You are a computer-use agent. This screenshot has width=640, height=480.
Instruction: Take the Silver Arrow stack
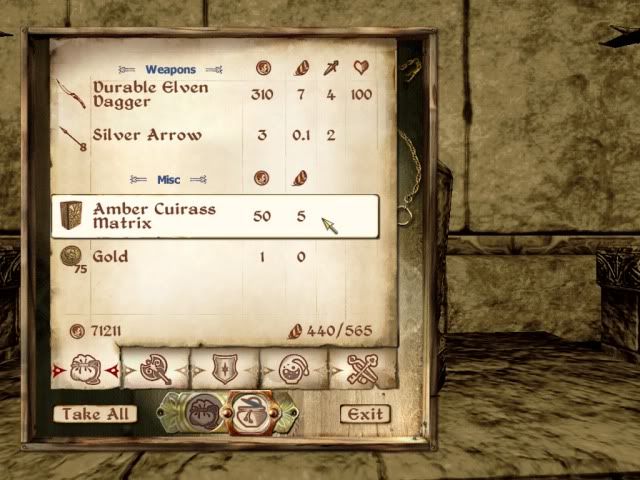[x=147, y=135]
